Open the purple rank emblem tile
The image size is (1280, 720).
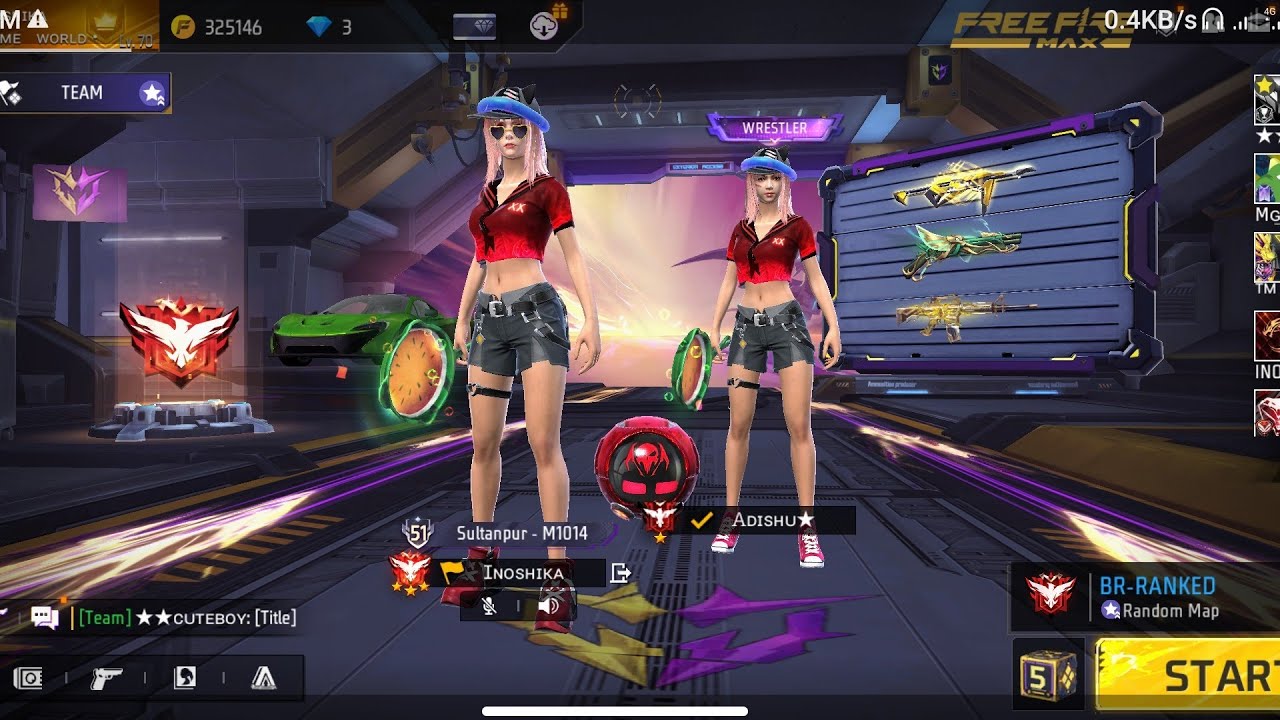coord(79,192)
